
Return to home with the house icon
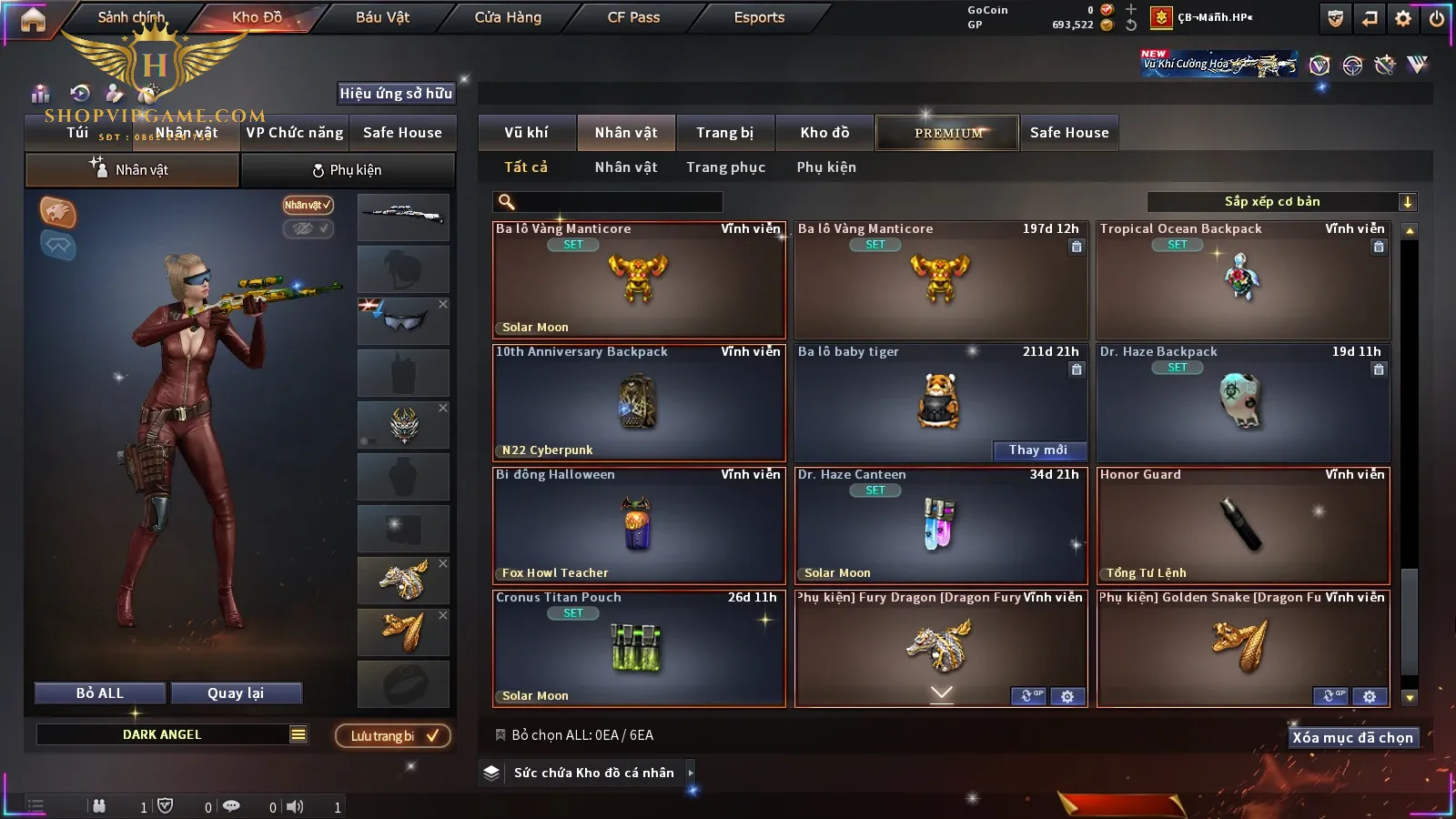click(x=33, y=19)
